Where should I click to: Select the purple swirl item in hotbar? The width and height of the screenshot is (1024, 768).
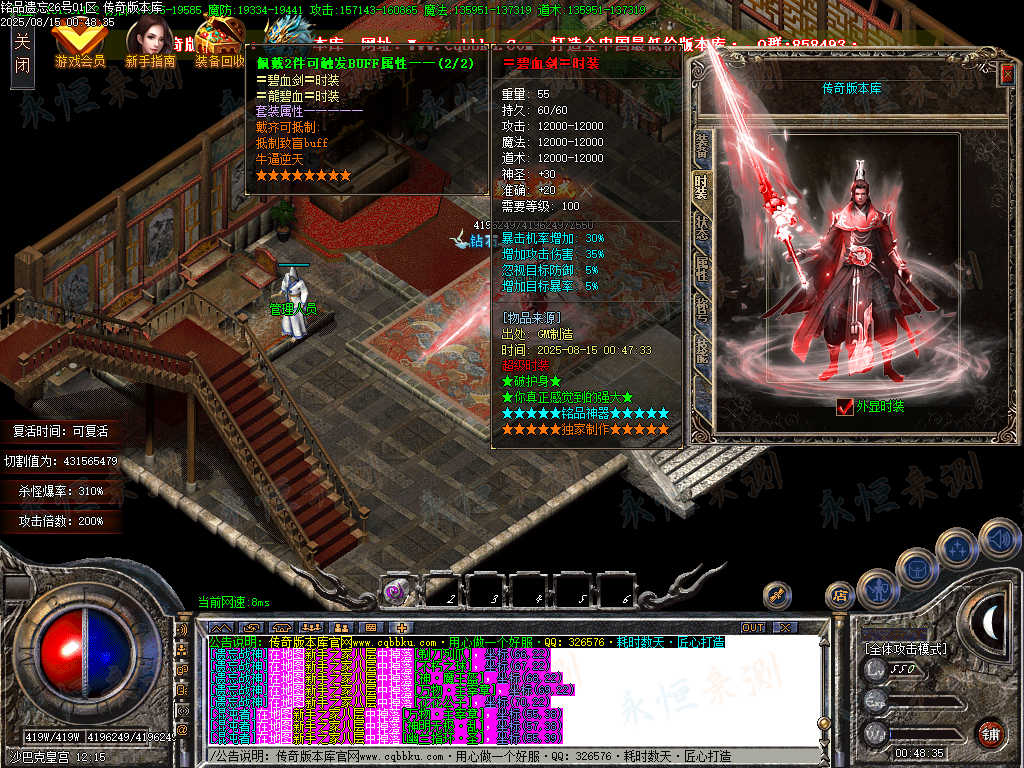[397, 591]
